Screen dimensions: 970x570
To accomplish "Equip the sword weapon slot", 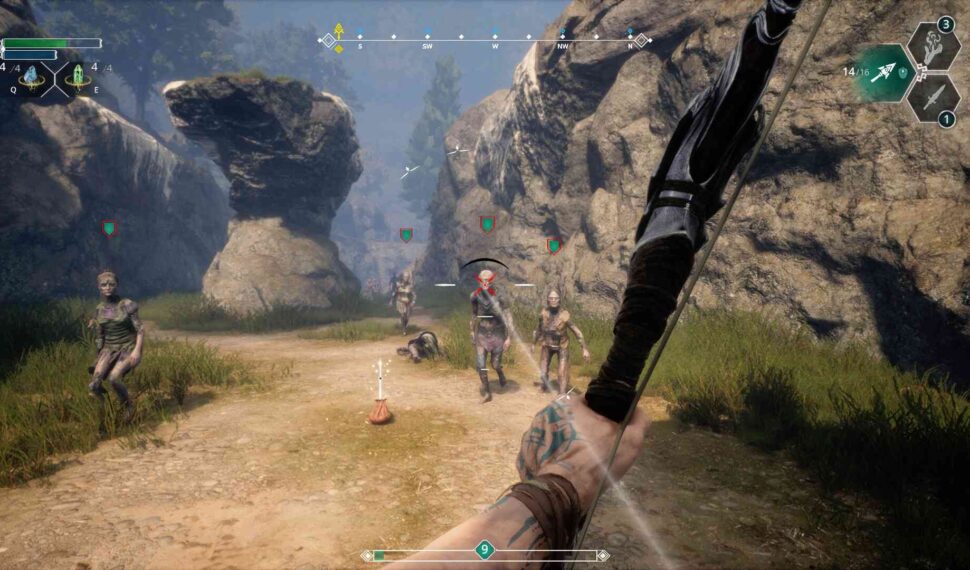I will (x=933, y=98).
